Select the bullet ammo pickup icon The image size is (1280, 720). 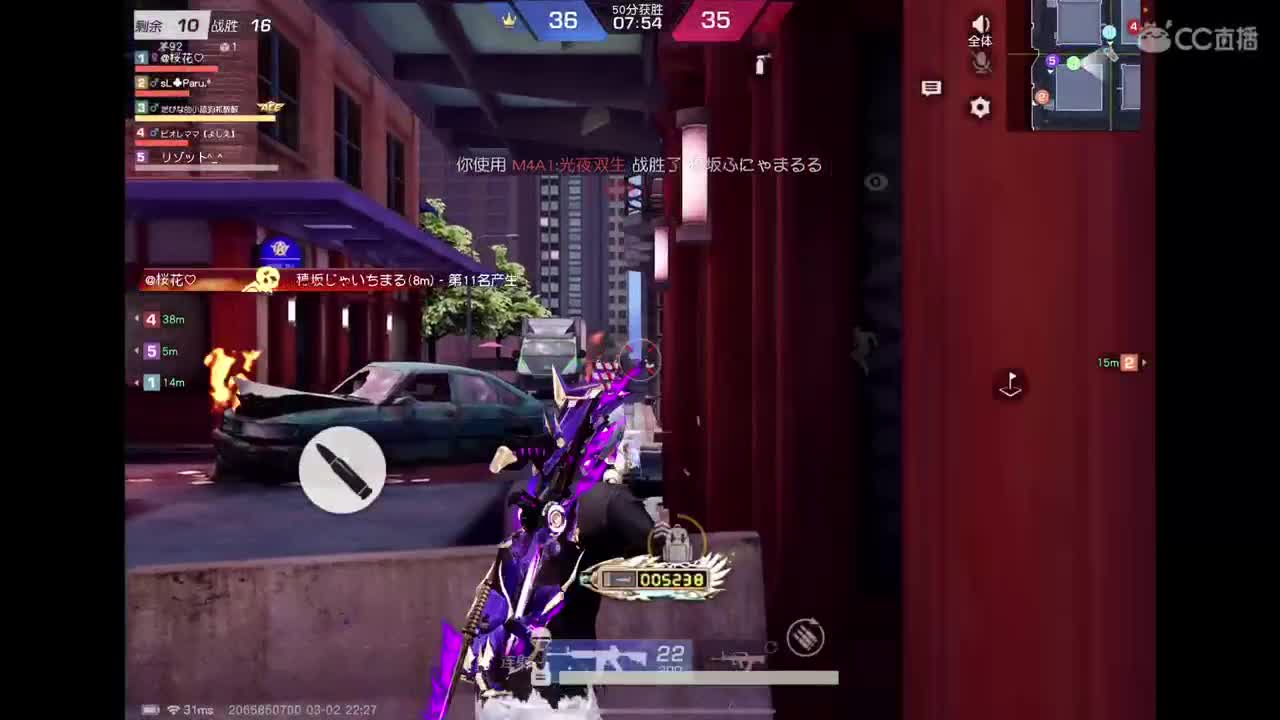(x=344, y=470)
